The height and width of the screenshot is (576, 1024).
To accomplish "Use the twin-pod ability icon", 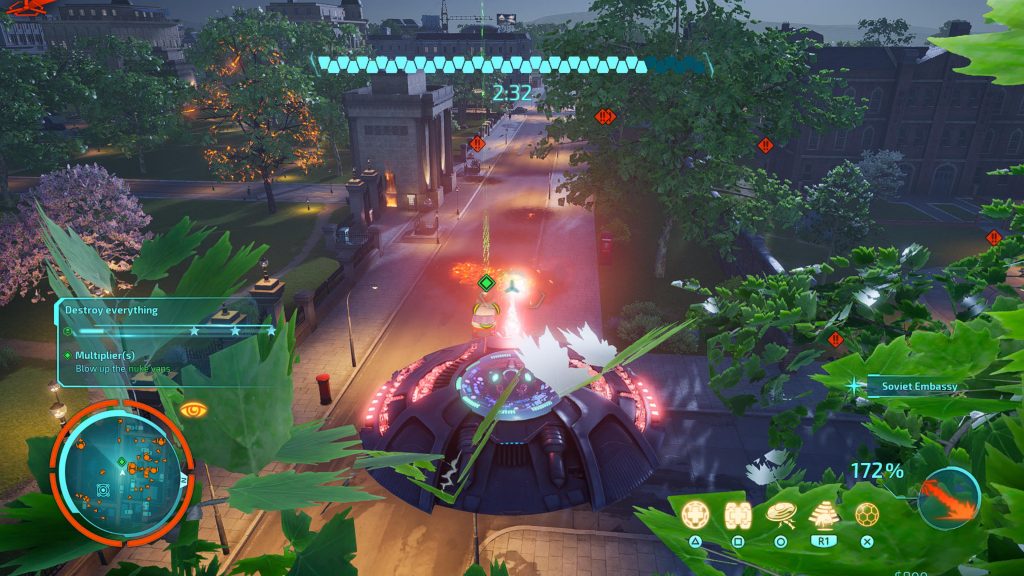I will 737,514.
